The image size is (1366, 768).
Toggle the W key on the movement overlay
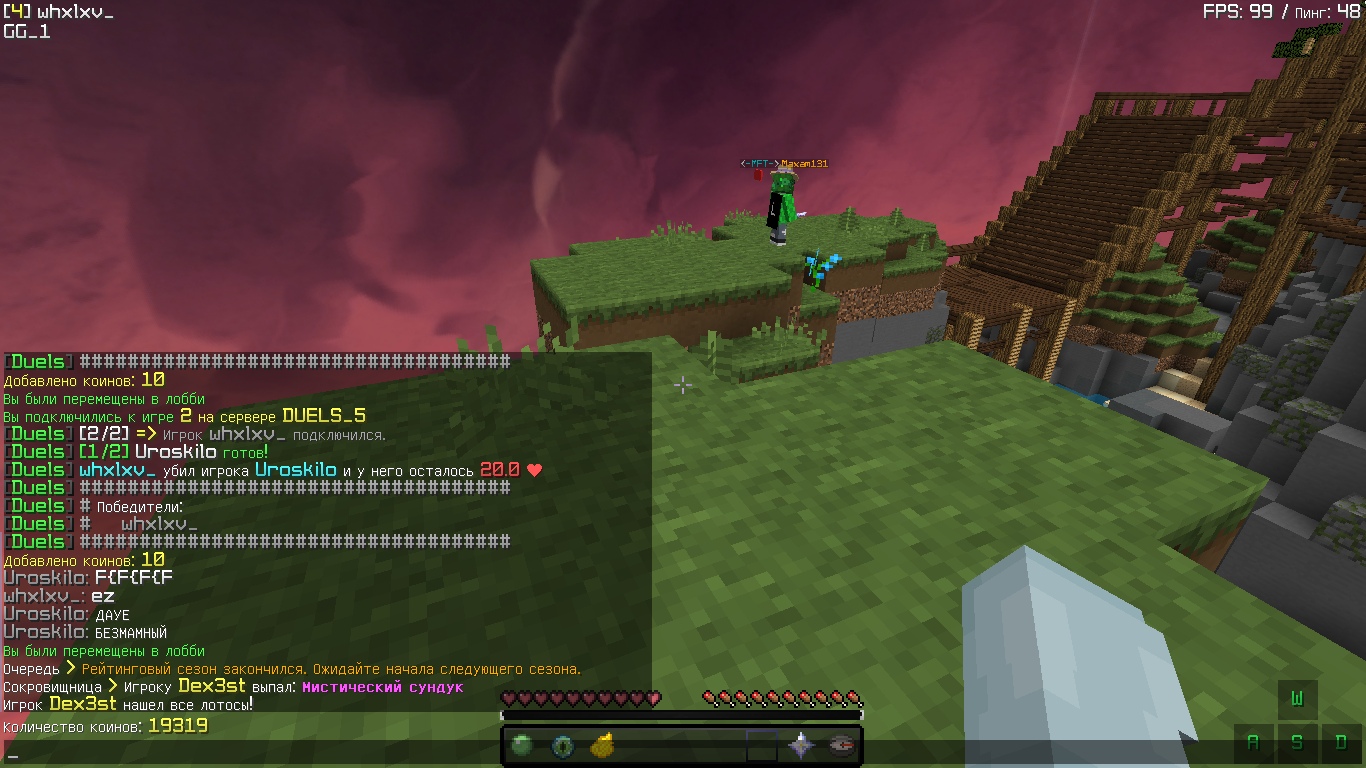[x=1296, y=699]
